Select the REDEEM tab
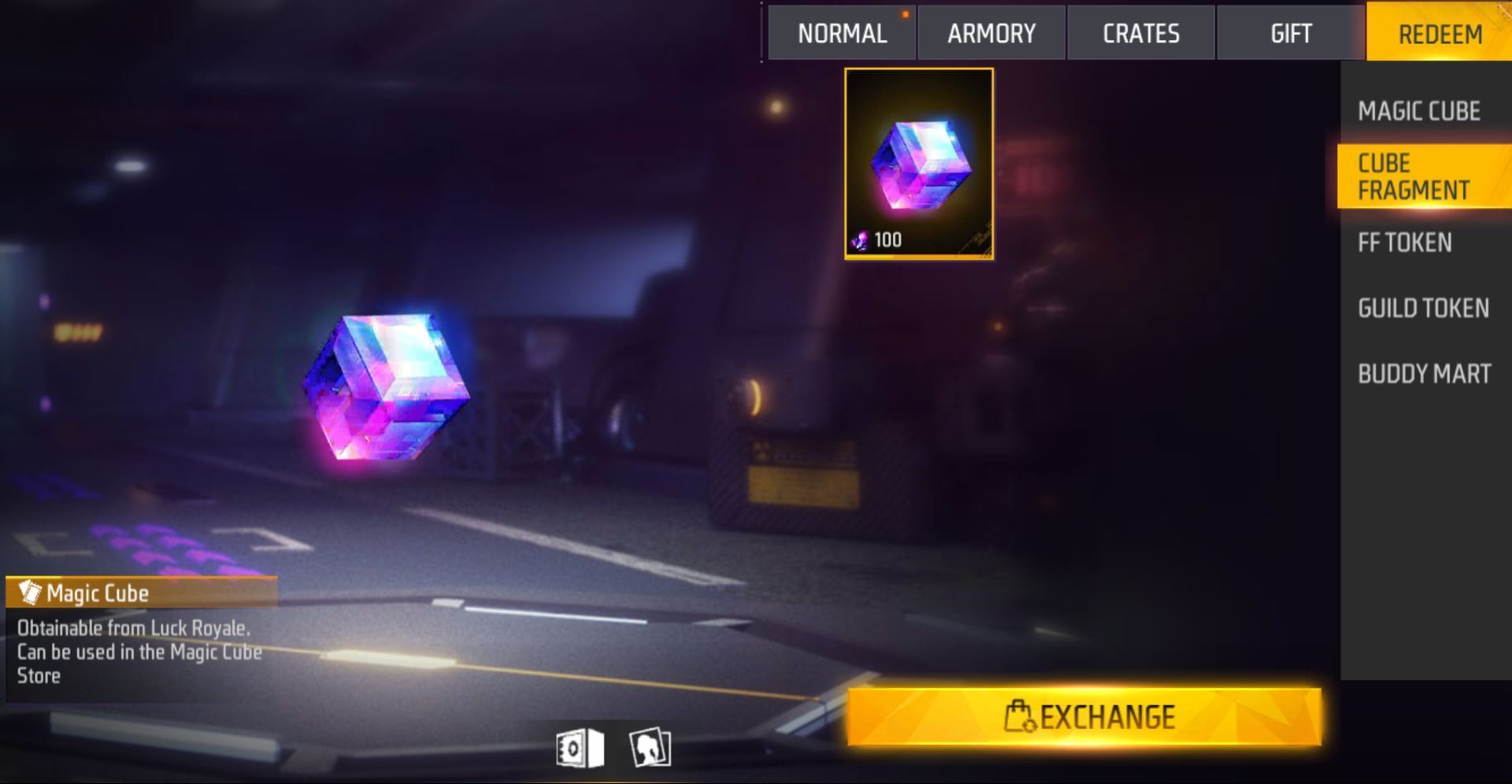1512x784 pixels. click(x=1441, y=33)
